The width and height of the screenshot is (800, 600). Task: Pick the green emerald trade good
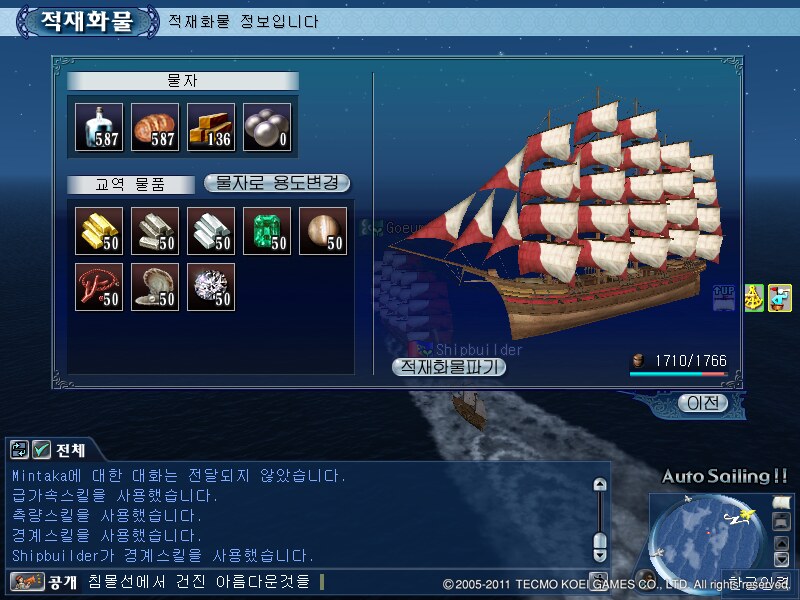tap(267, 231)
